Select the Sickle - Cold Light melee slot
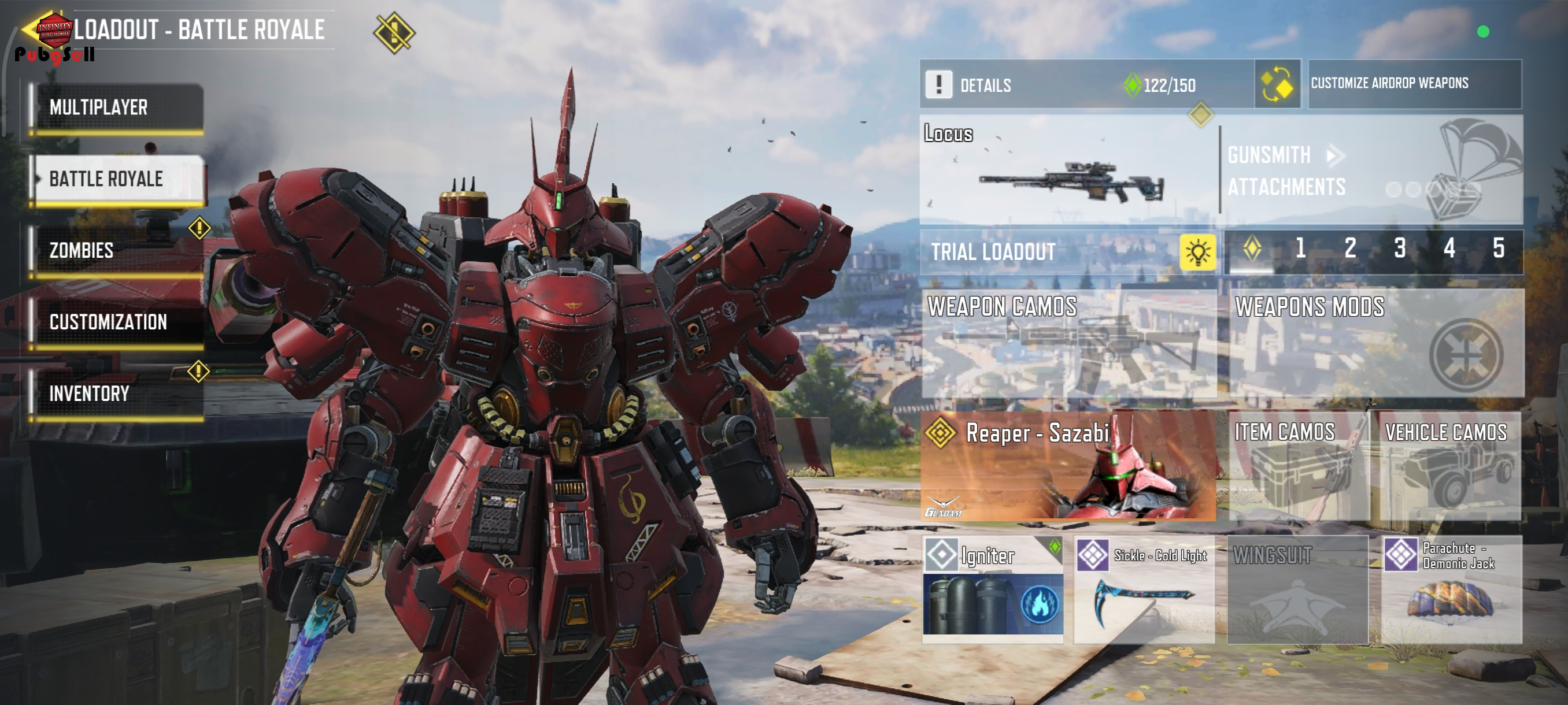The width and height of the screenshot is (1568, 705). click(x=1144, y=589)
